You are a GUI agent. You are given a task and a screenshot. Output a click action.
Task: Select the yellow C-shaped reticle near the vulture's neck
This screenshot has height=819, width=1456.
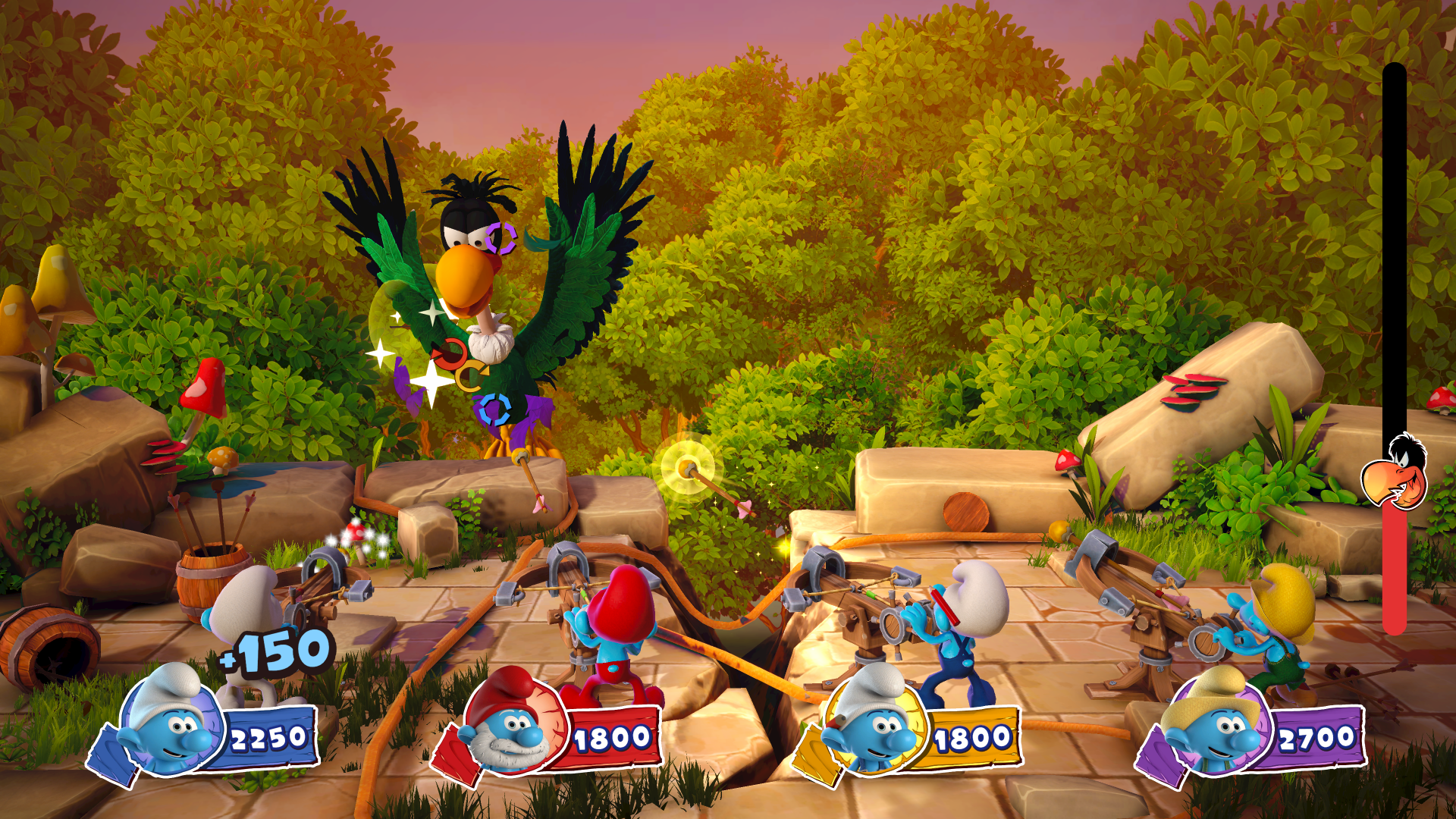click(x=470, y=373)
